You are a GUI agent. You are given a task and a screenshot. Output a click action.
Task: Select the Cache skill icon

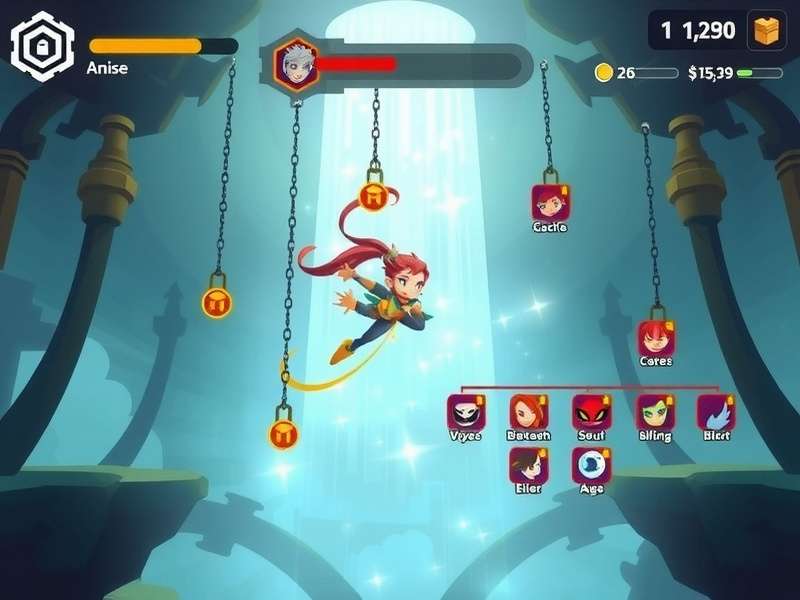pyautogui.click(x=550, y=202)
